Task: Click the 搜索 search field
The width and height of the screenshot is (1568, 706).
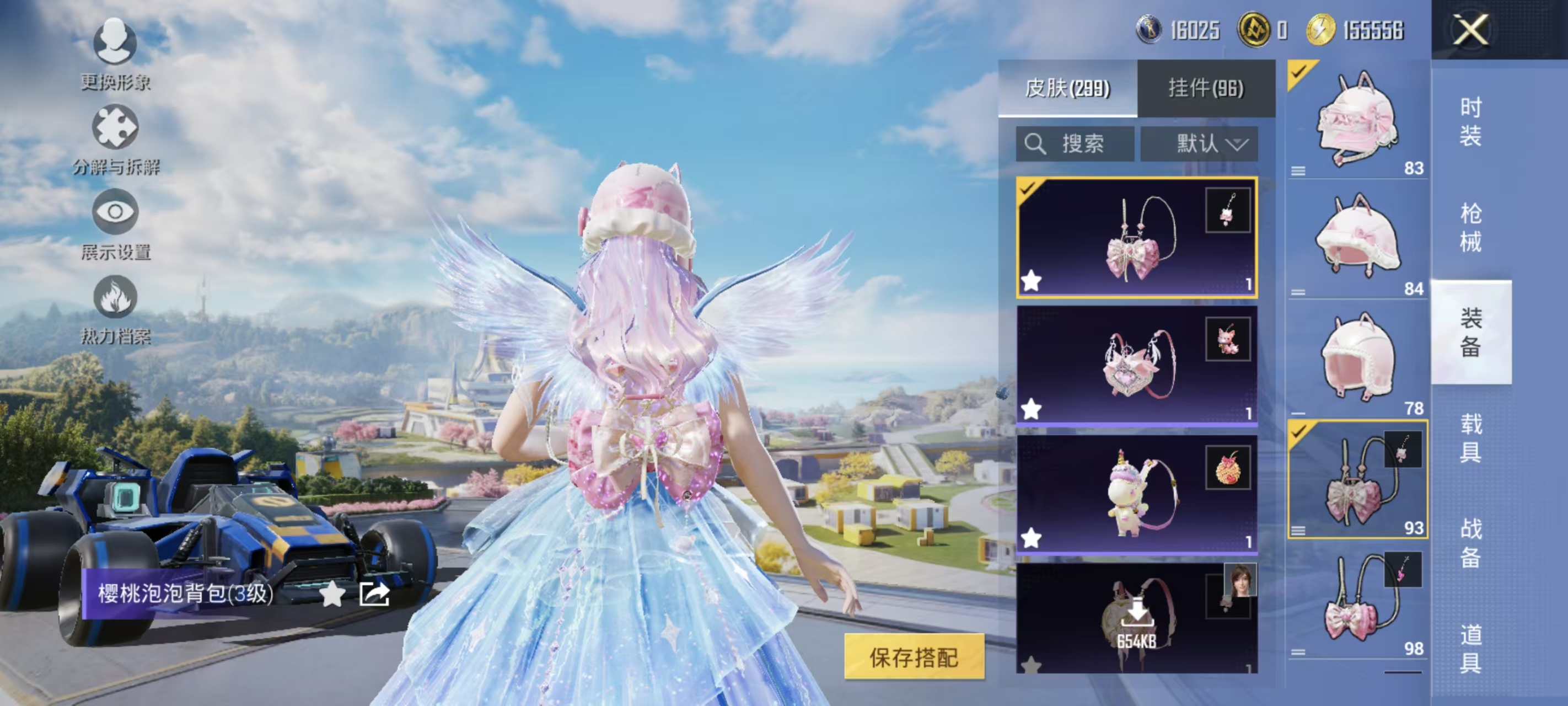Action: (1075, 144)
